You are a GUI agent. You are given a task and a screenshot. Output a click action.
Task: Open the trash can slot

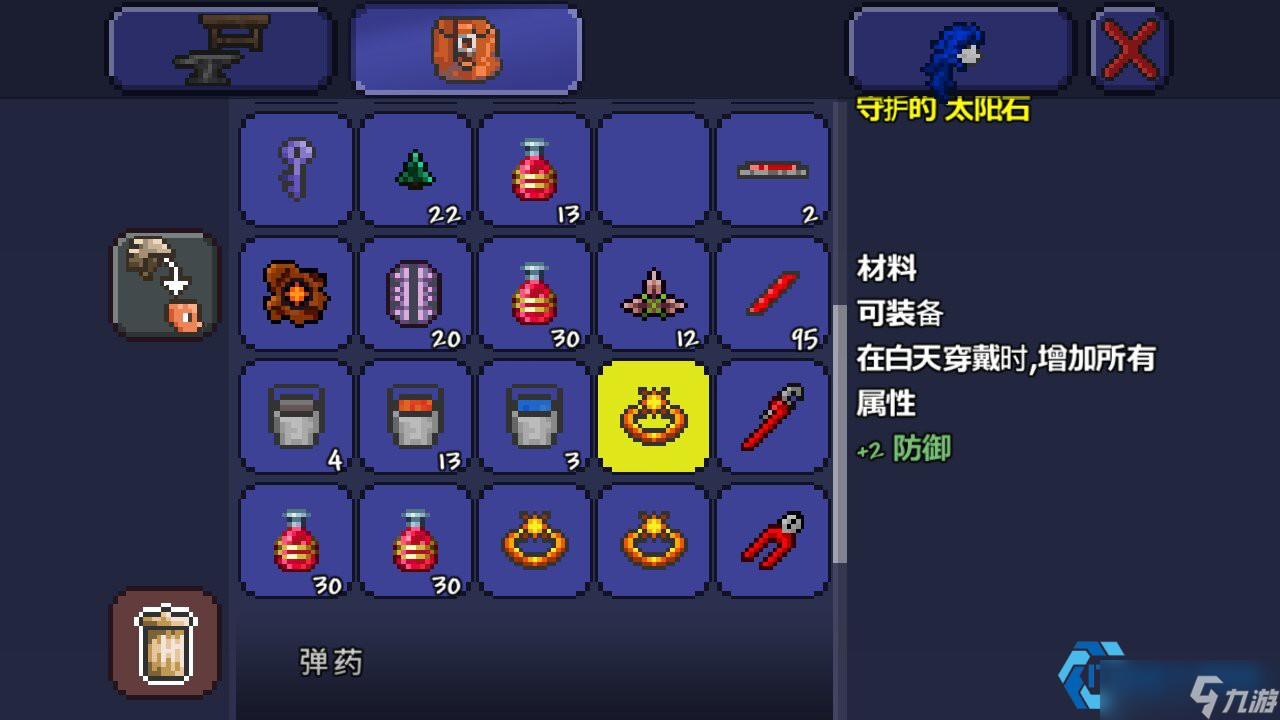(x=163, y=643)
